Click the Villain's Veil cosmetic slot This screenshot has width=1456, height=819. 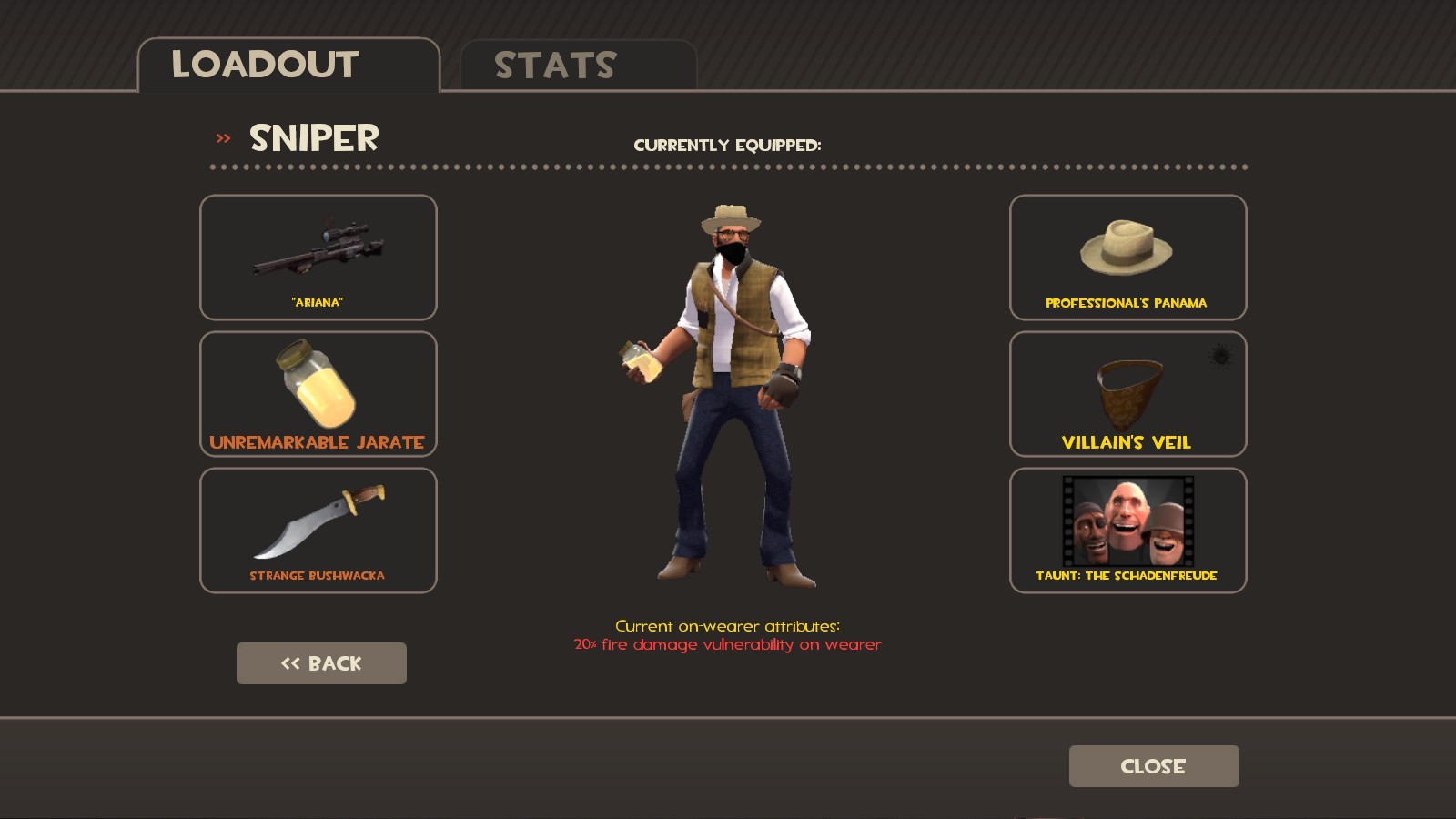coord(1127,394)
